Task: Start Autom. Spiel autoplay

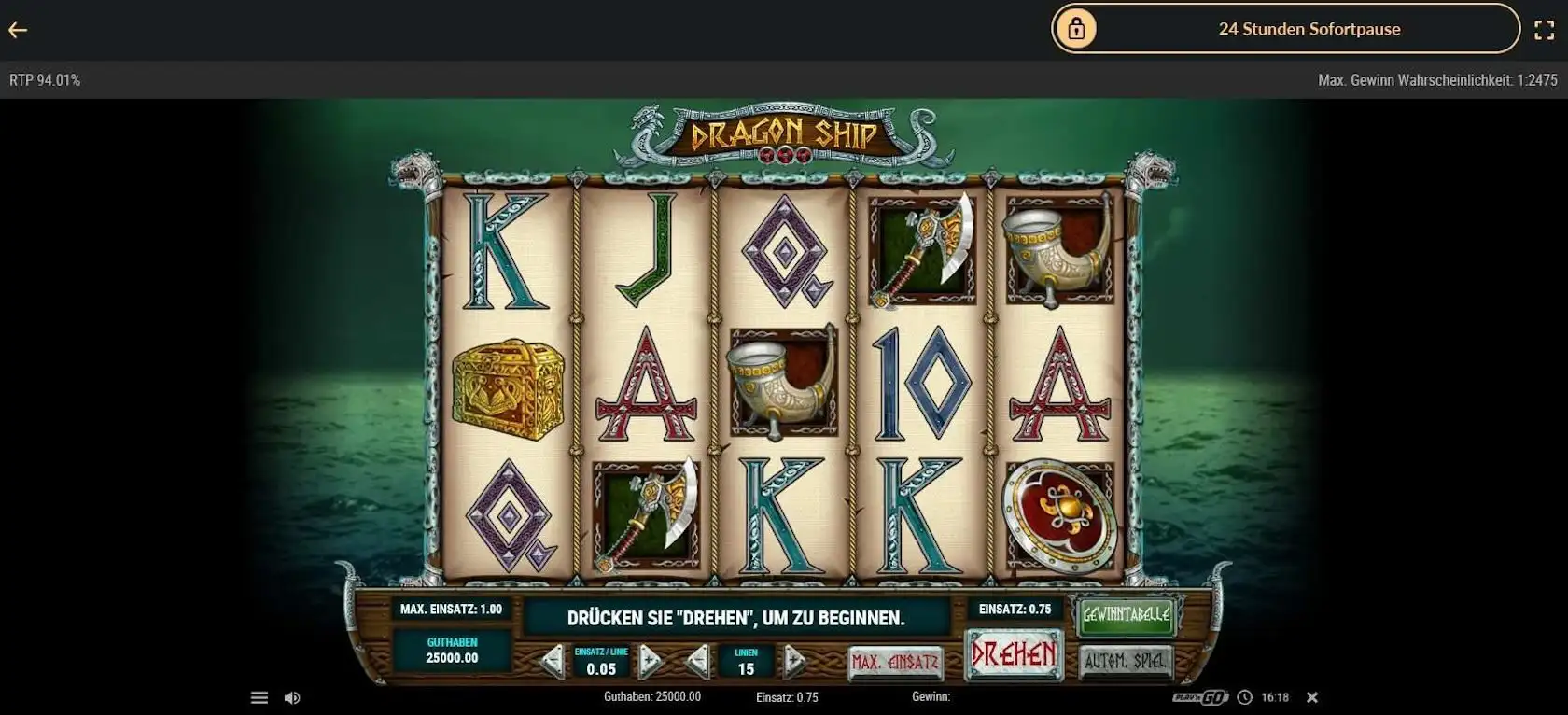Action: [x=1125, y=662]
